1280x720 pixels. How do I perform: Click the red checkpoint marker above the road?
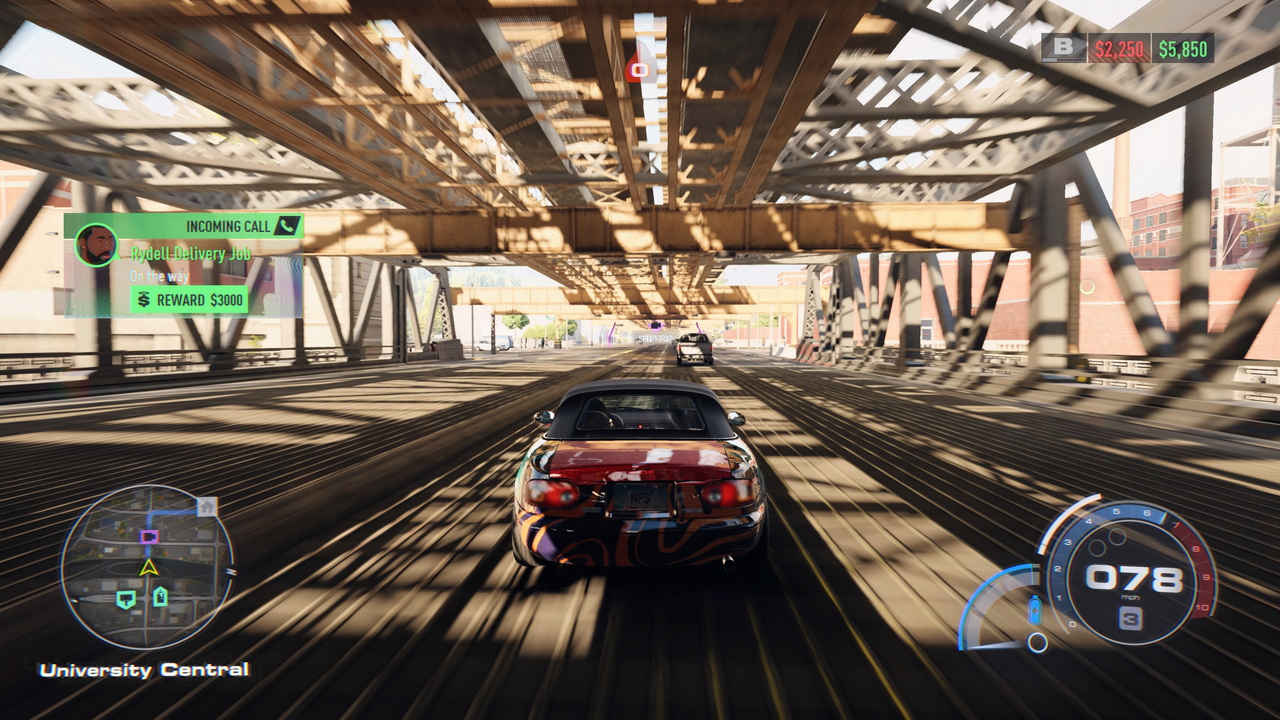pyautogui.click(x=640, y=68)
